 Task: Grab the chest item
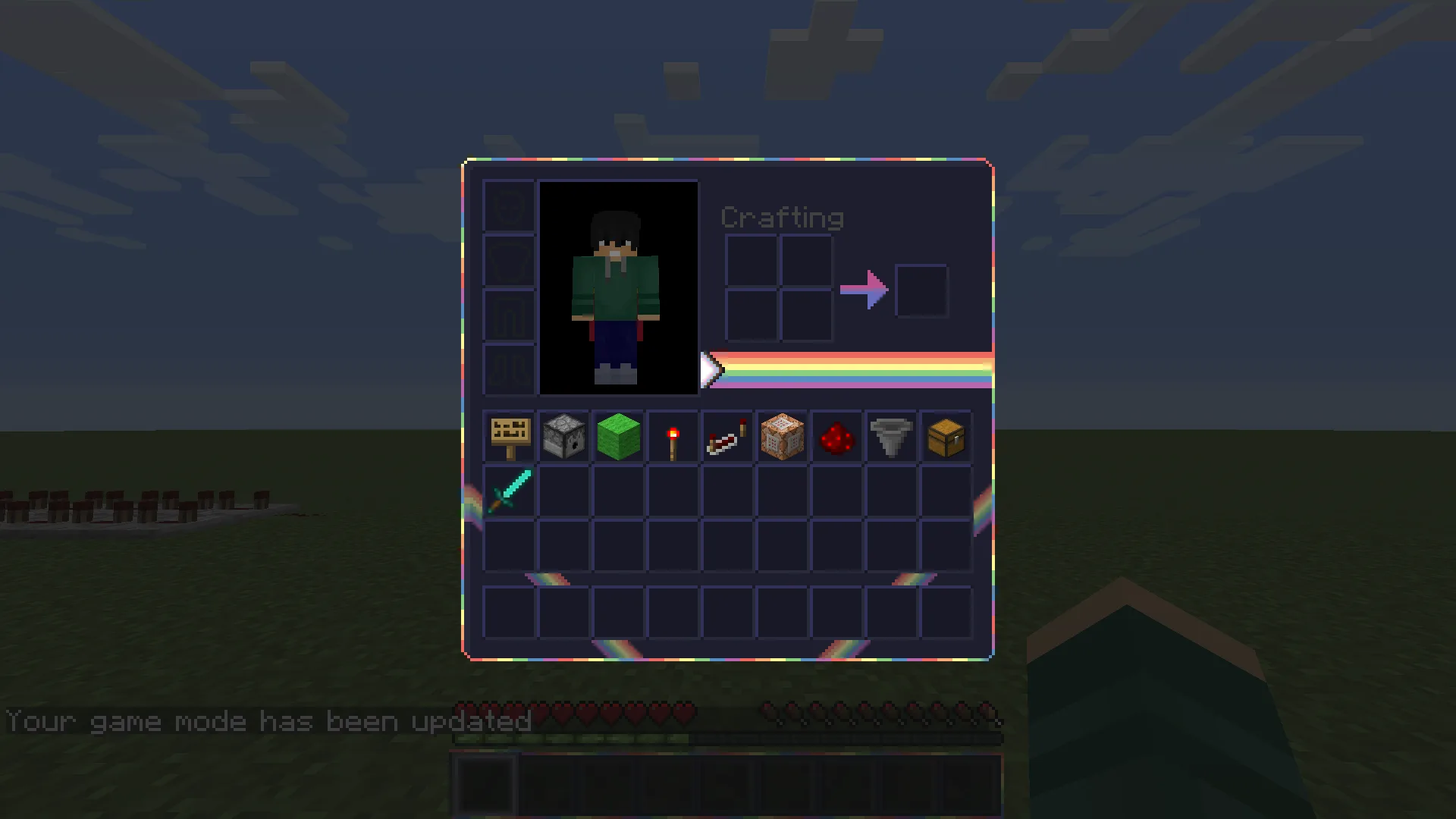click(945, 437)
